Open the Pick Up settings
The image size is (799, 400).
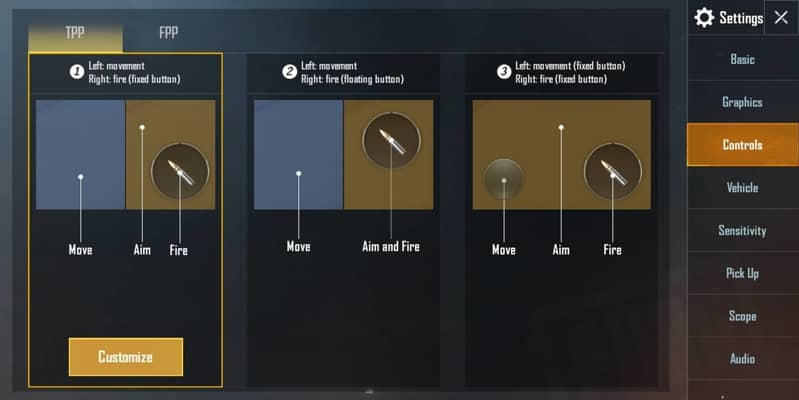click(742, 273)
